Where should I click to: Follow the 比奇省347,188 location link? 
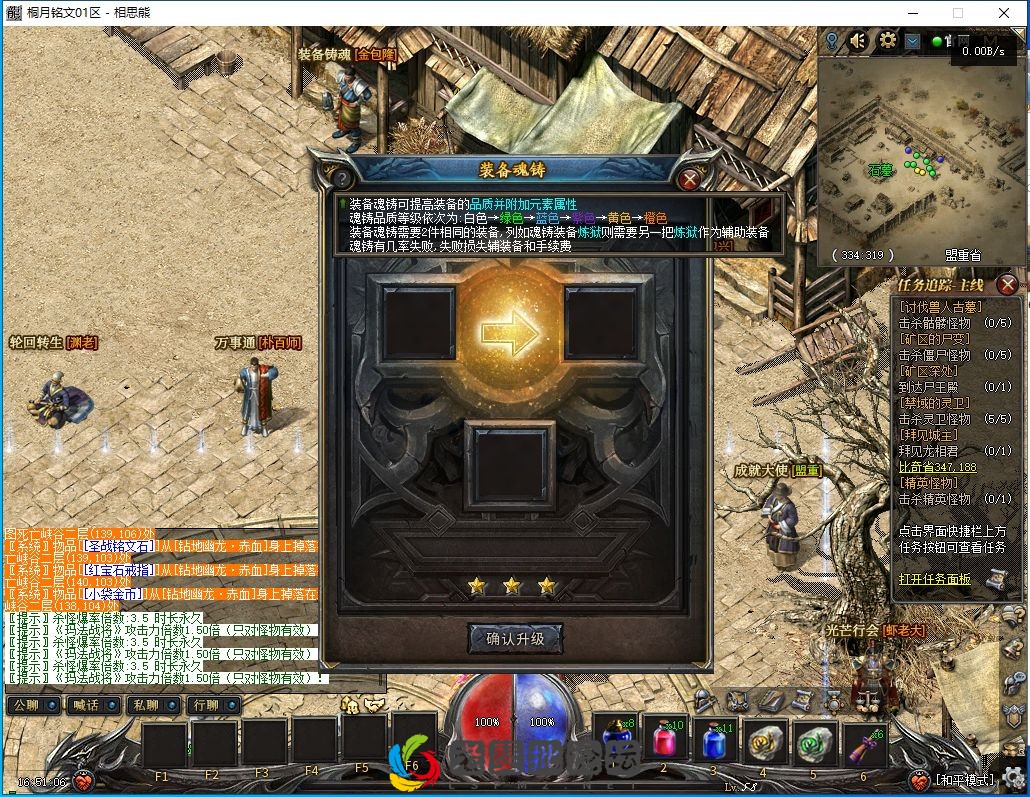(x=937, y=467)
